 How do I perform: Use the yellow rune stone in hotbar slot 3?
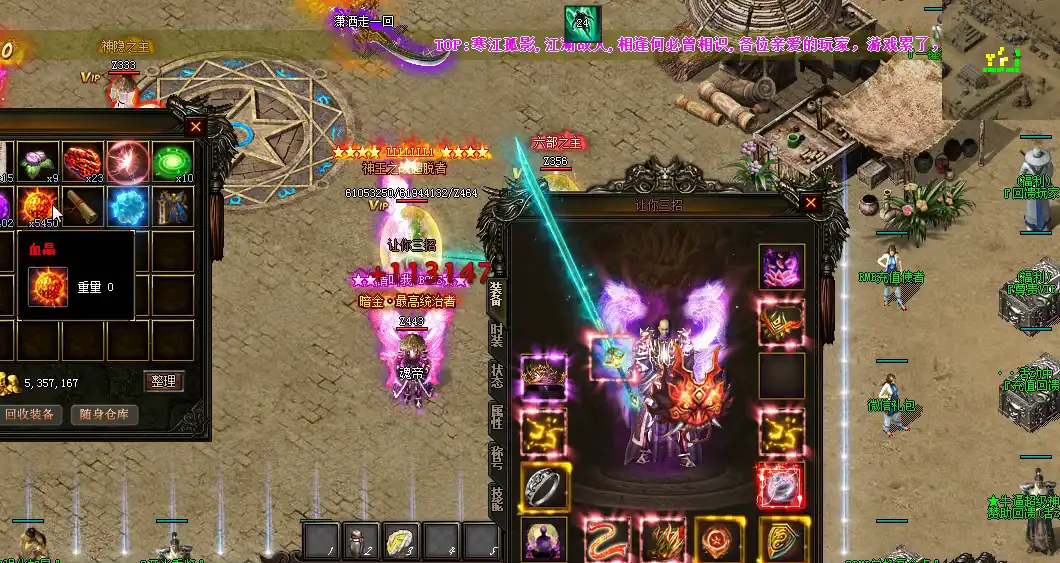(401, 541)
